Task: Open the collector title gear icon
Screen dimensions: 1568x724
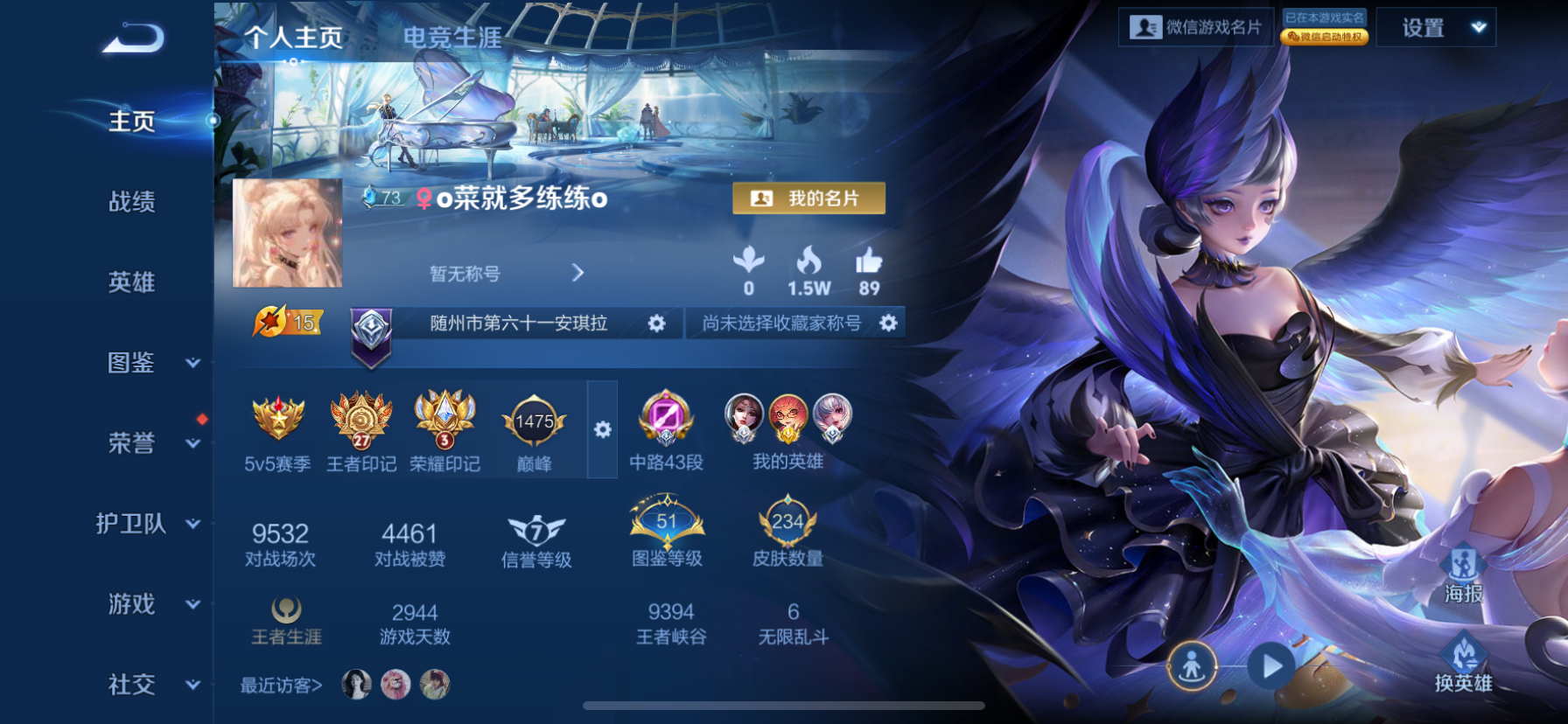Action: click(889, 323)
